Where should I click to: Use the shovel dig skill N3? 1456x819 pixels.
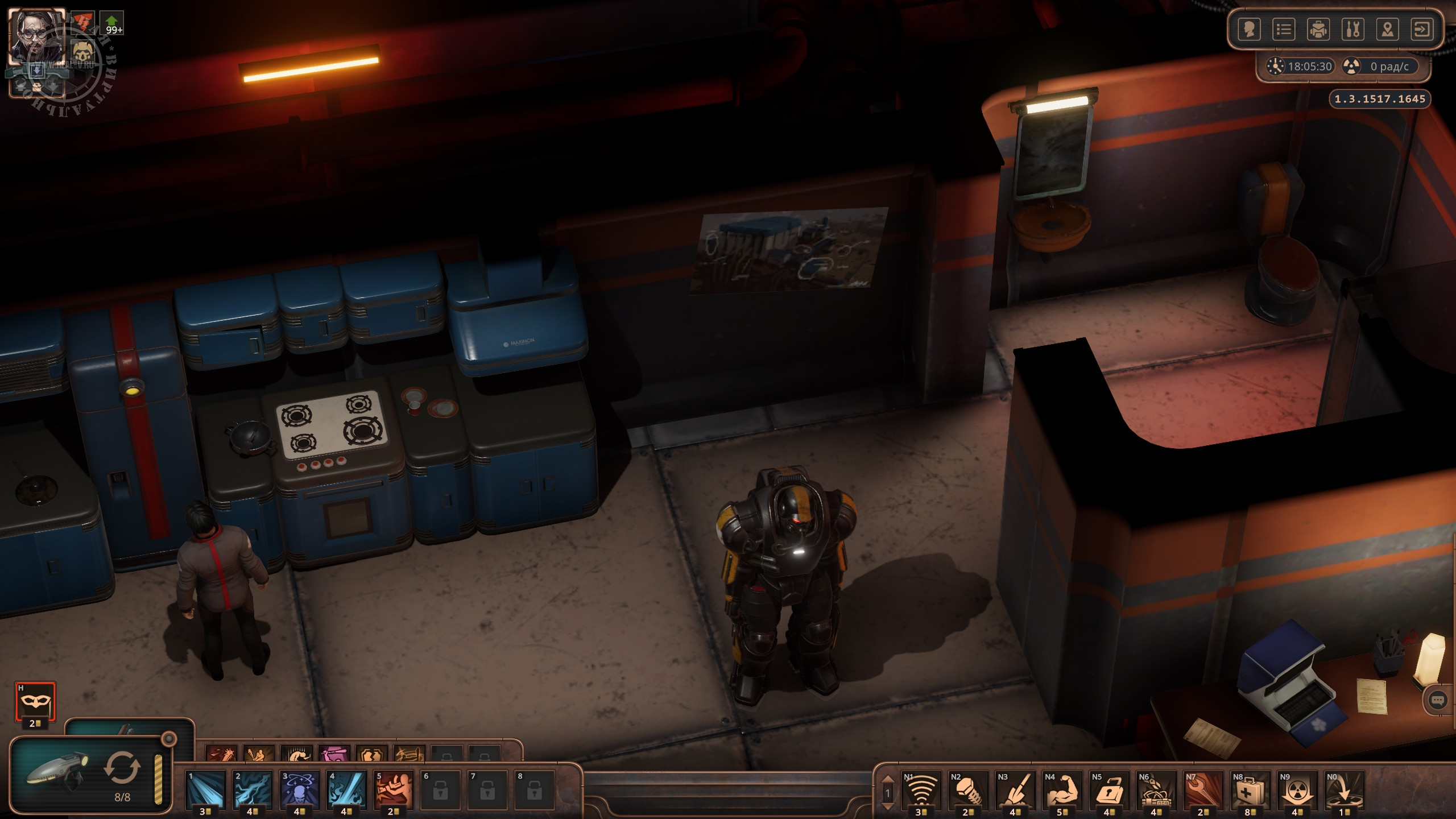click(x=1015, y=789)
